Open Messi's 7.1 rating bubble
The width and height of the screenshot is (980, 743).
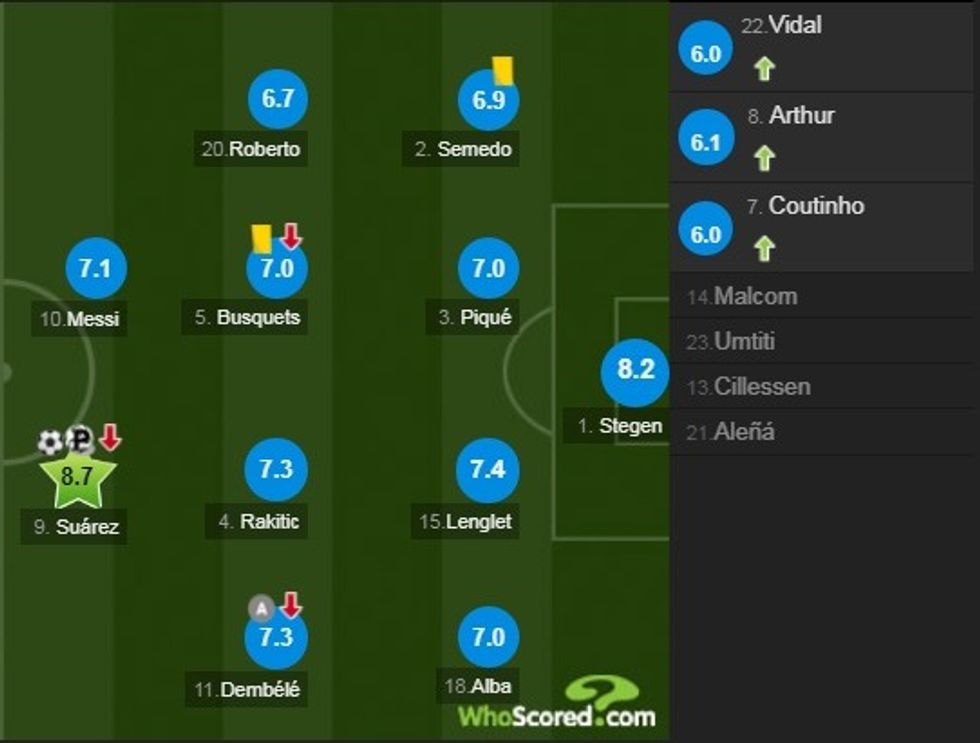(95, 269)
